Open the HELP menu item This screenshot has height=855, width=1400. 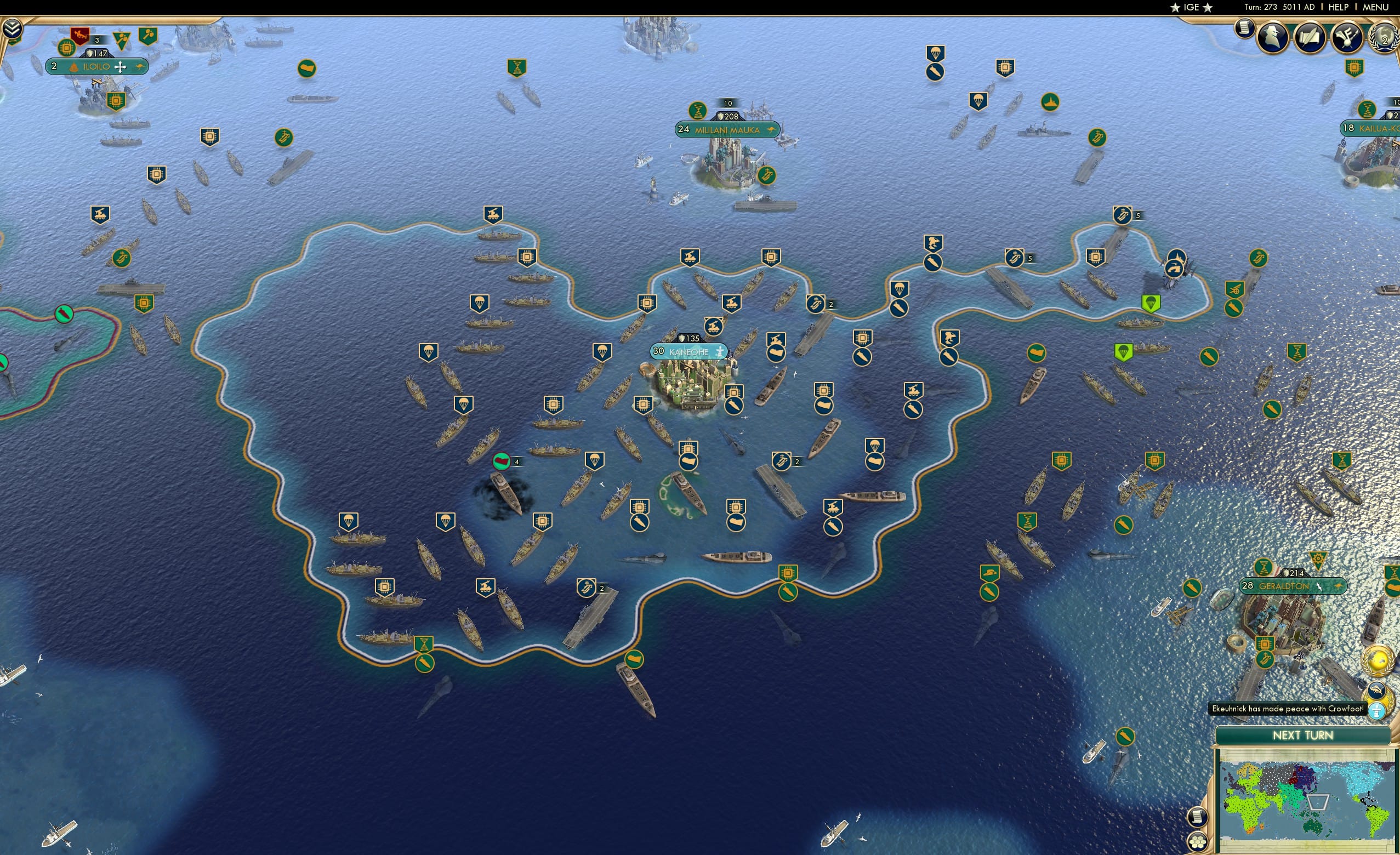coord(1339,7)
